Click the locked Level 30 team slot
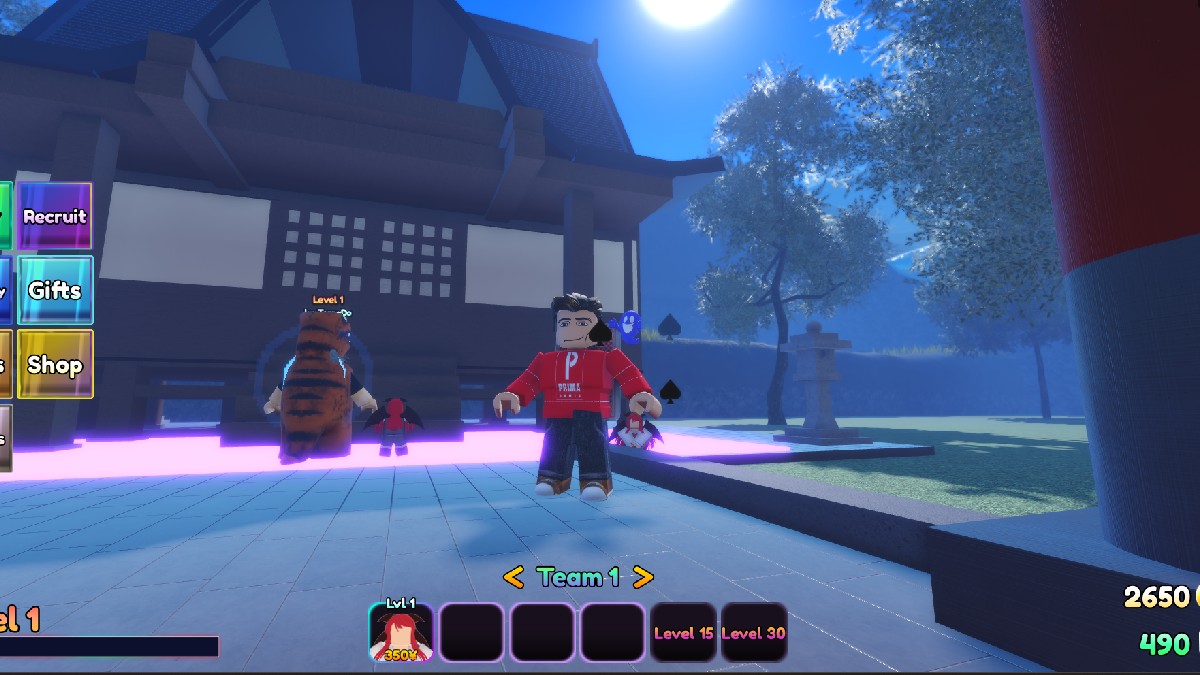Viewport: 1200px width, 675px height. coord(754,633)
